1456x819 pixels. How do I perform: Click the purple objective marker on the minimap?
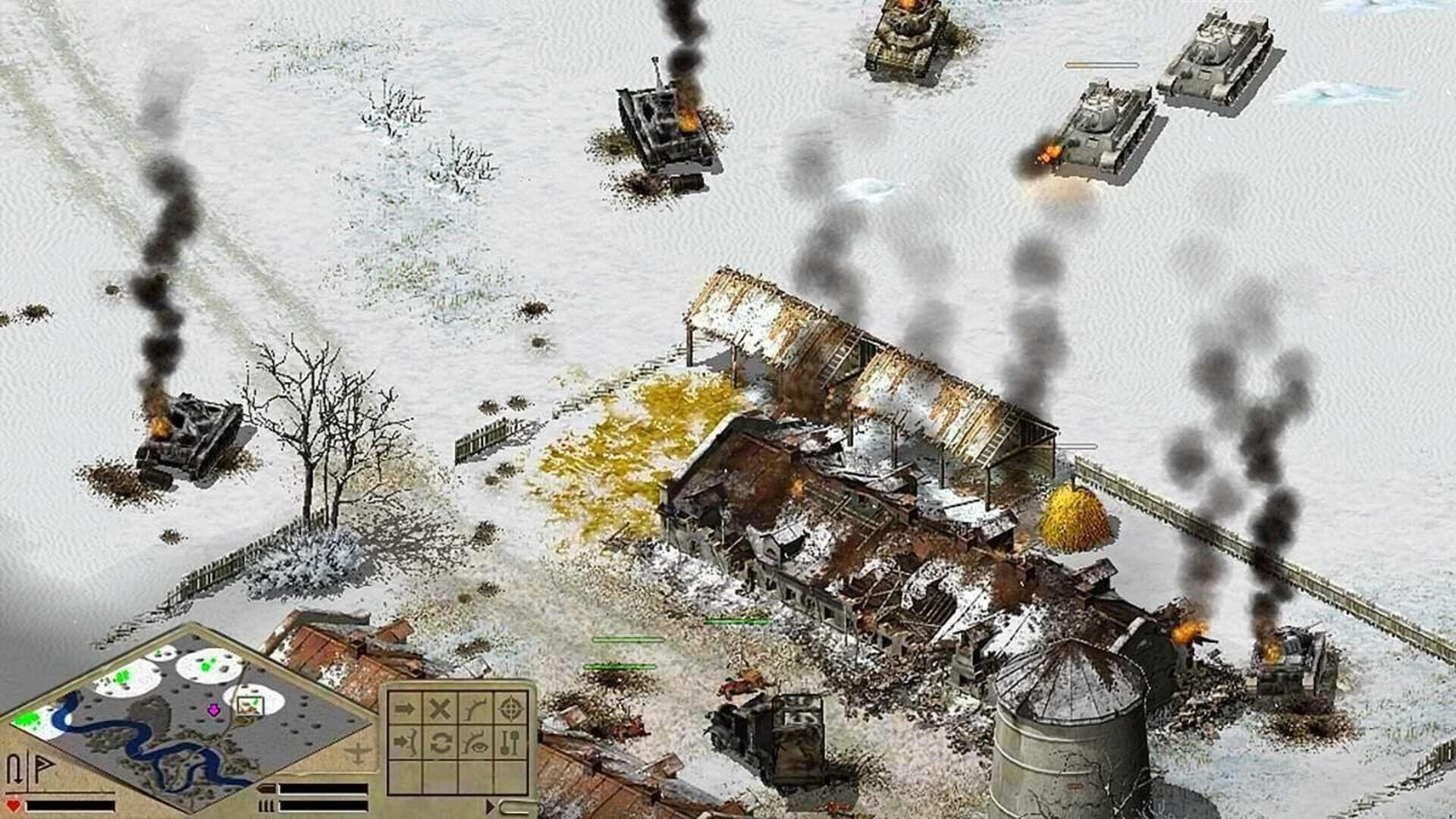(x=213, y=709)
